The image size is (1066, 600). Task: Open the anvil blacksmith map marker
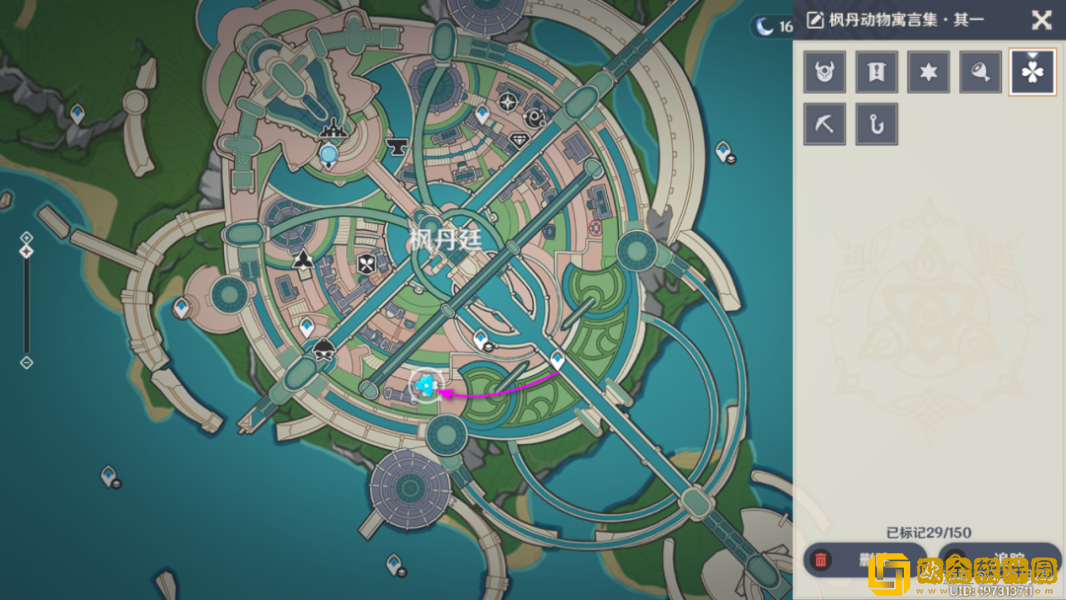coord(398,146)
